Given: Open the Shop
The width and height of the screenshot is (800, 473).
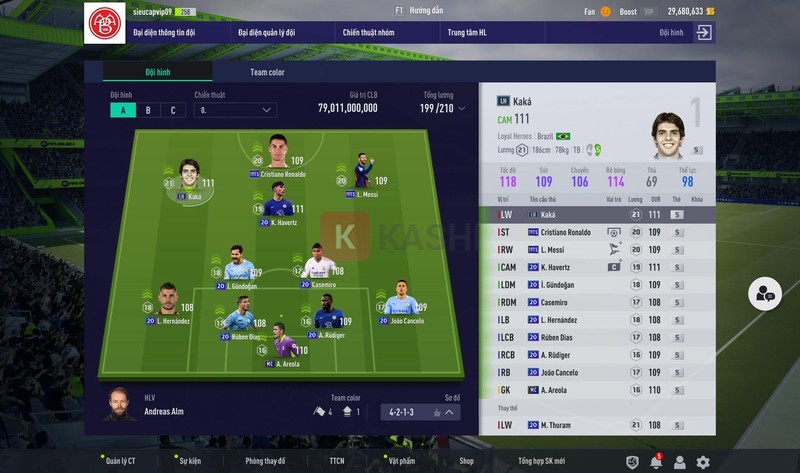Looking at the screenshot, I should click(x=466, y=461).
